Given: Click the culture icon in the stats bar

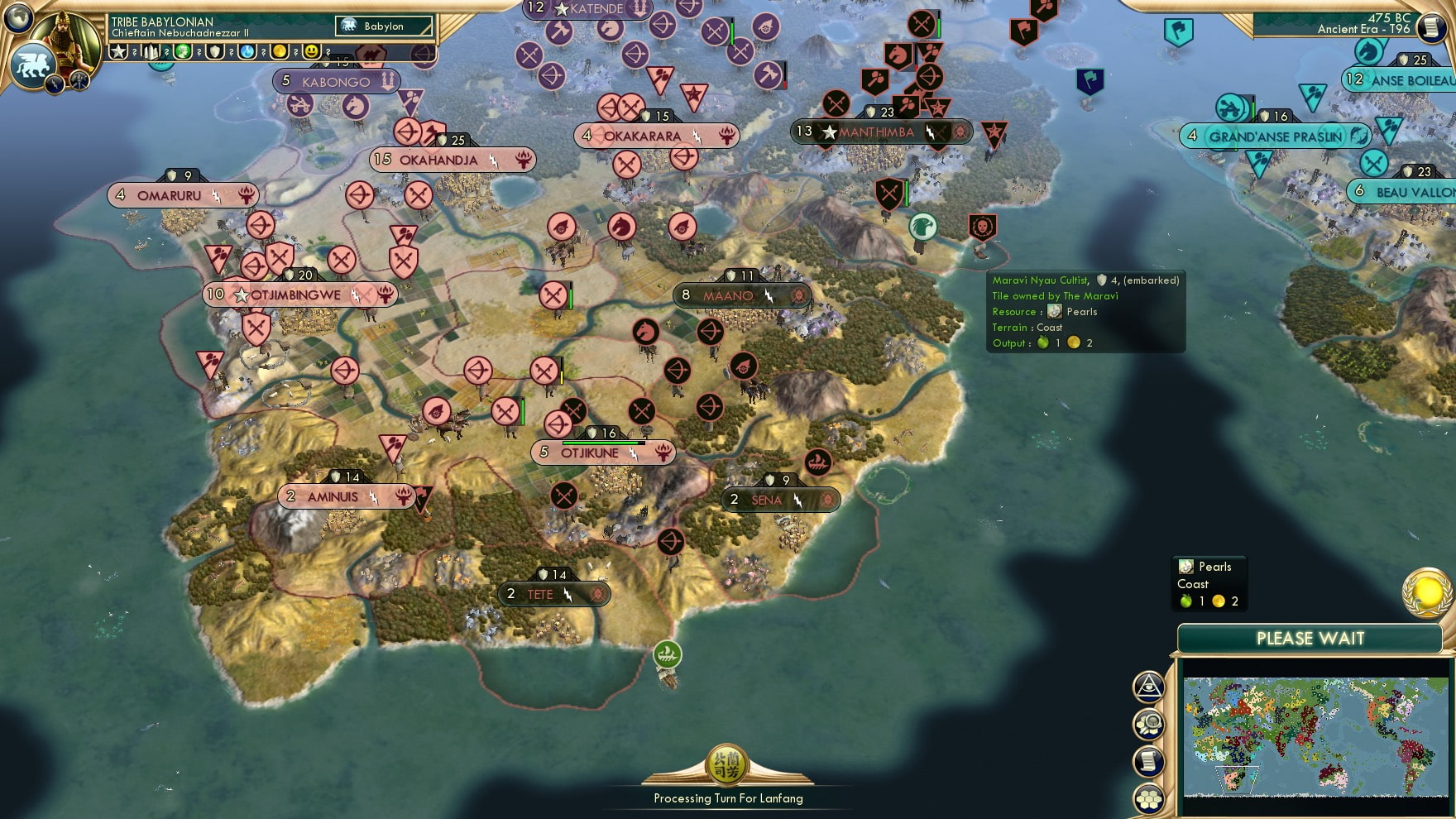Looking at the screenshot, I should [x=184, y=52].
